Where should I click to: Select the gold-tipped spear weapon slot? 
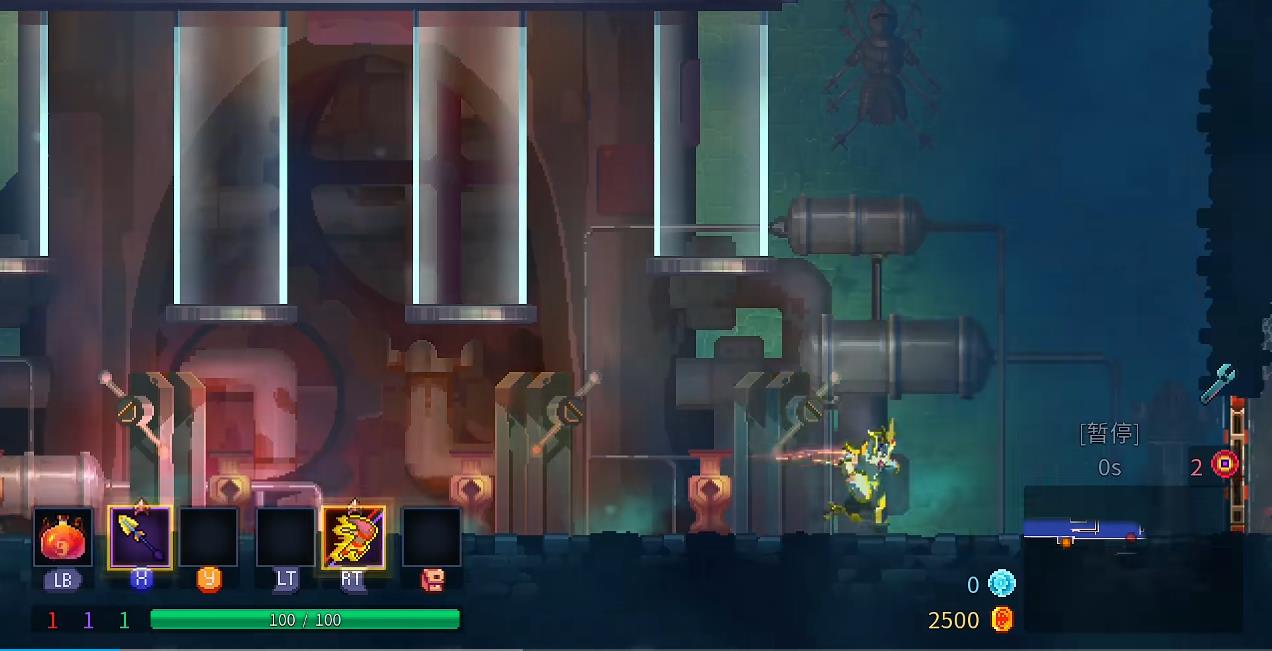point(140,537)
